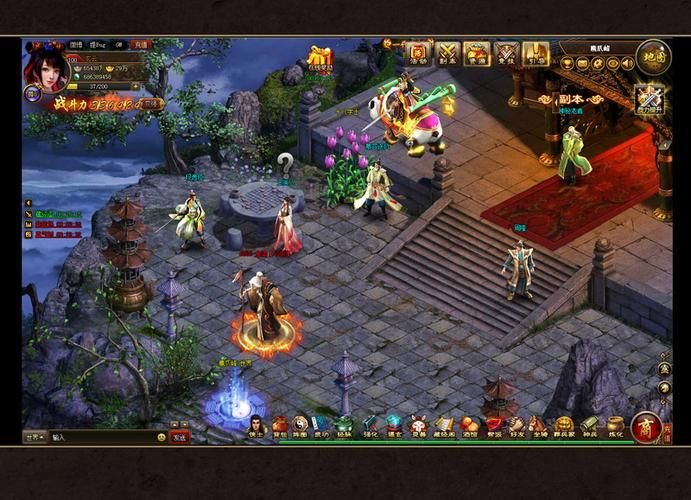Send the chat message with 发送
Screen dimensions: 691x500
pyautogui.click(x=180, y=437)
